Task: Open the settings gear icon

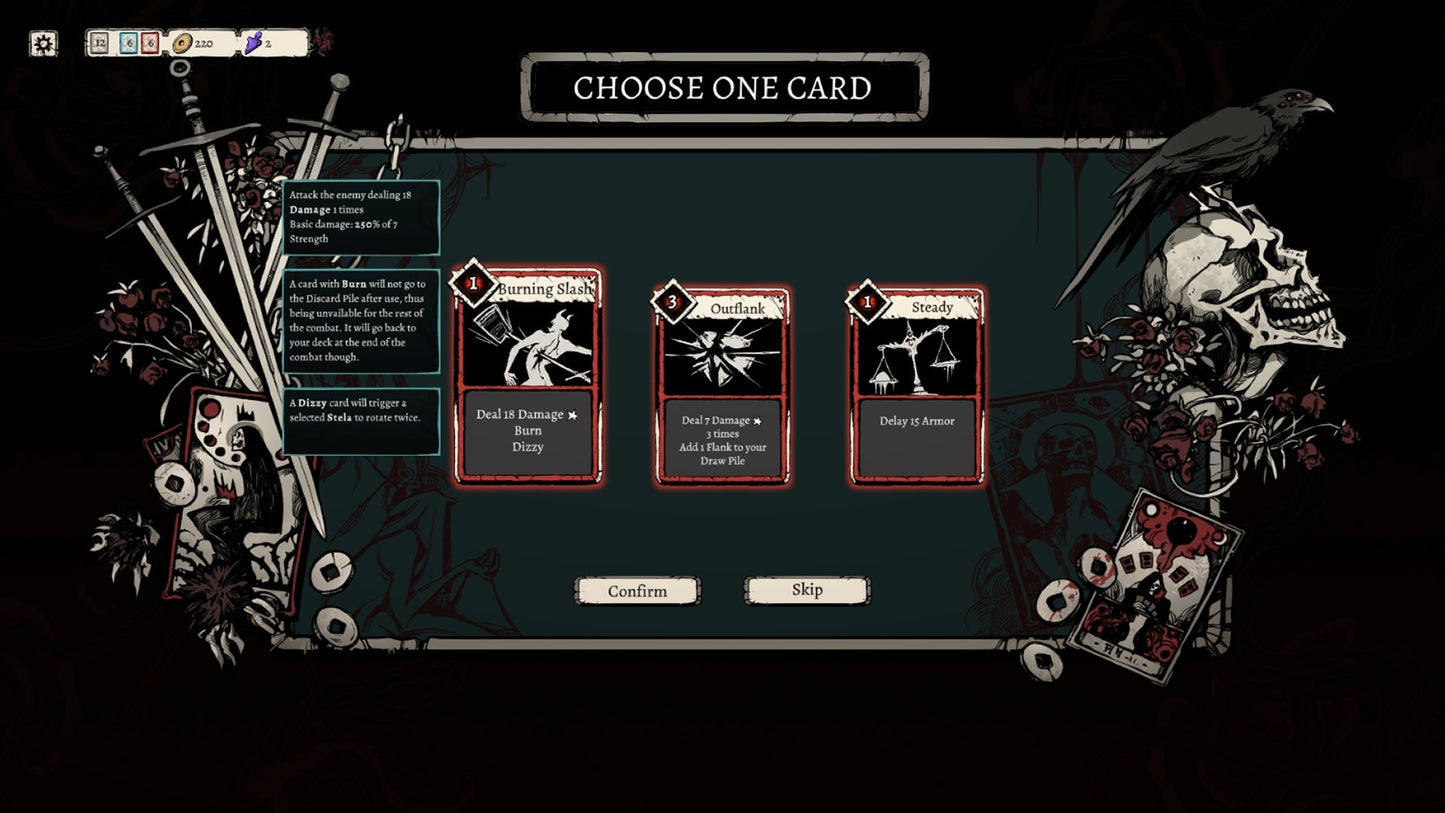Action: tap(40, 40)
